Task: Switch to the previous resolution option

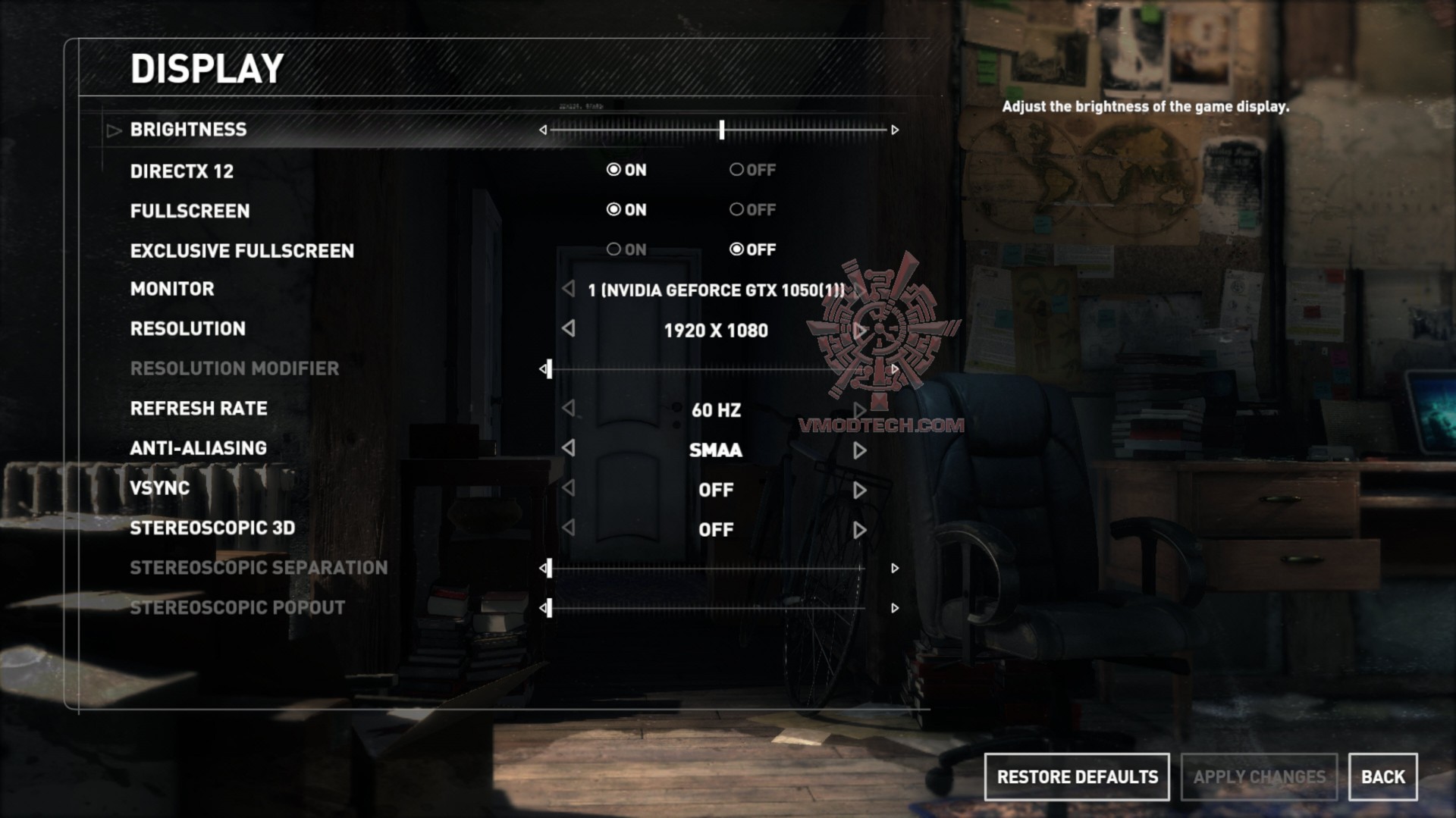Action: 569,329
